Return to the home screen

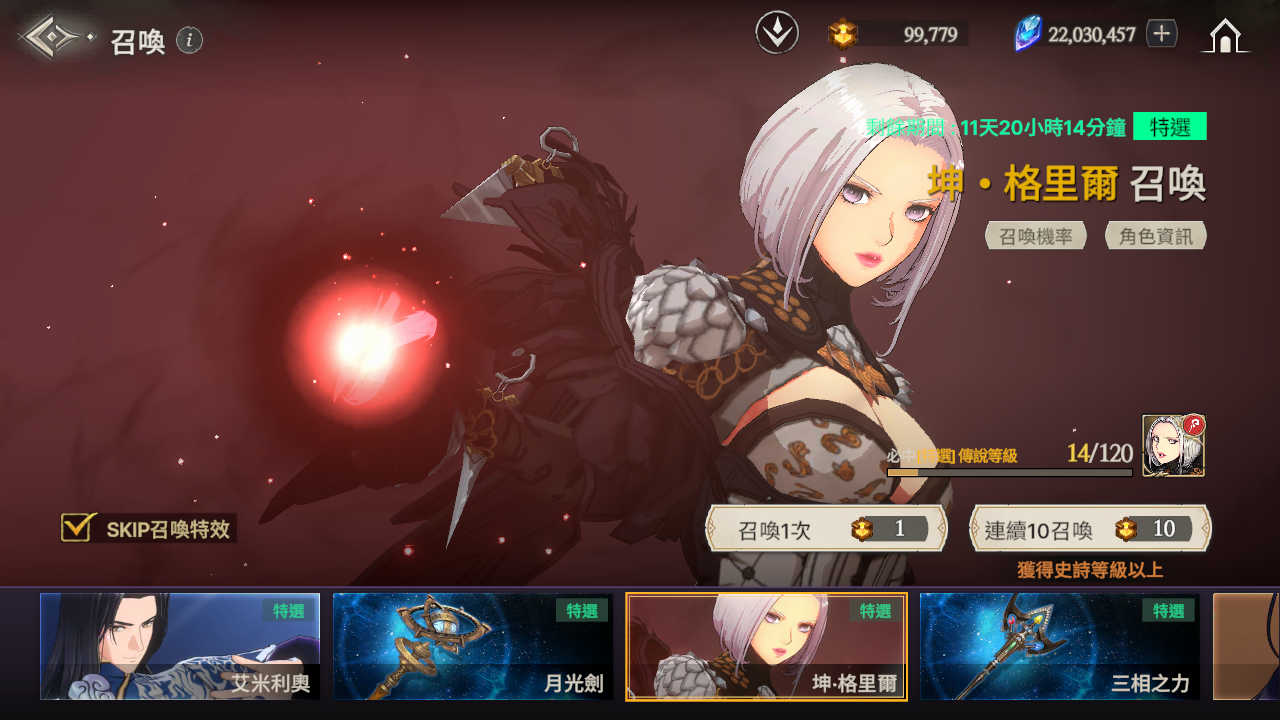click(x=1225, y=36)
